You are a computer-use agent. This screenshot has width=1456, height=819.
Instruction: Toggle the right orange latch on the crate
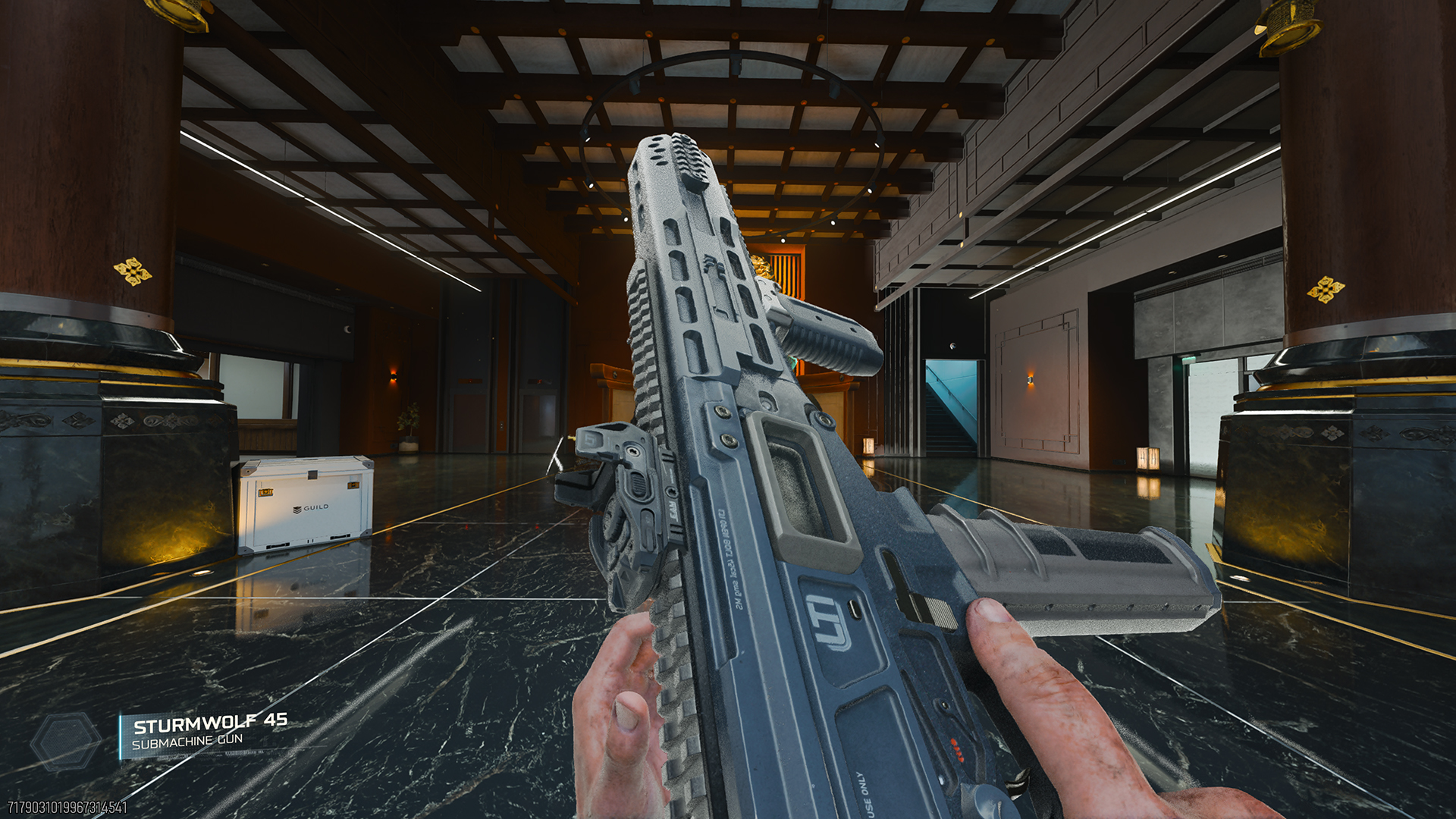click(353, 485)
